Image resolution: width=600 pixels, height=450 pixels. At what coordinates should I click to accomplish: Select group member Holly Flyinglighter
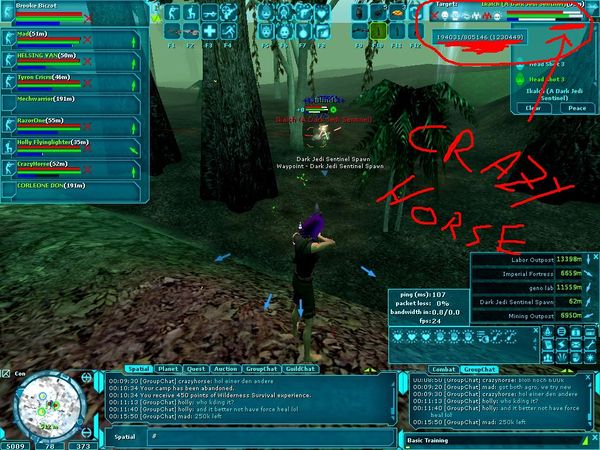[50, 143]
